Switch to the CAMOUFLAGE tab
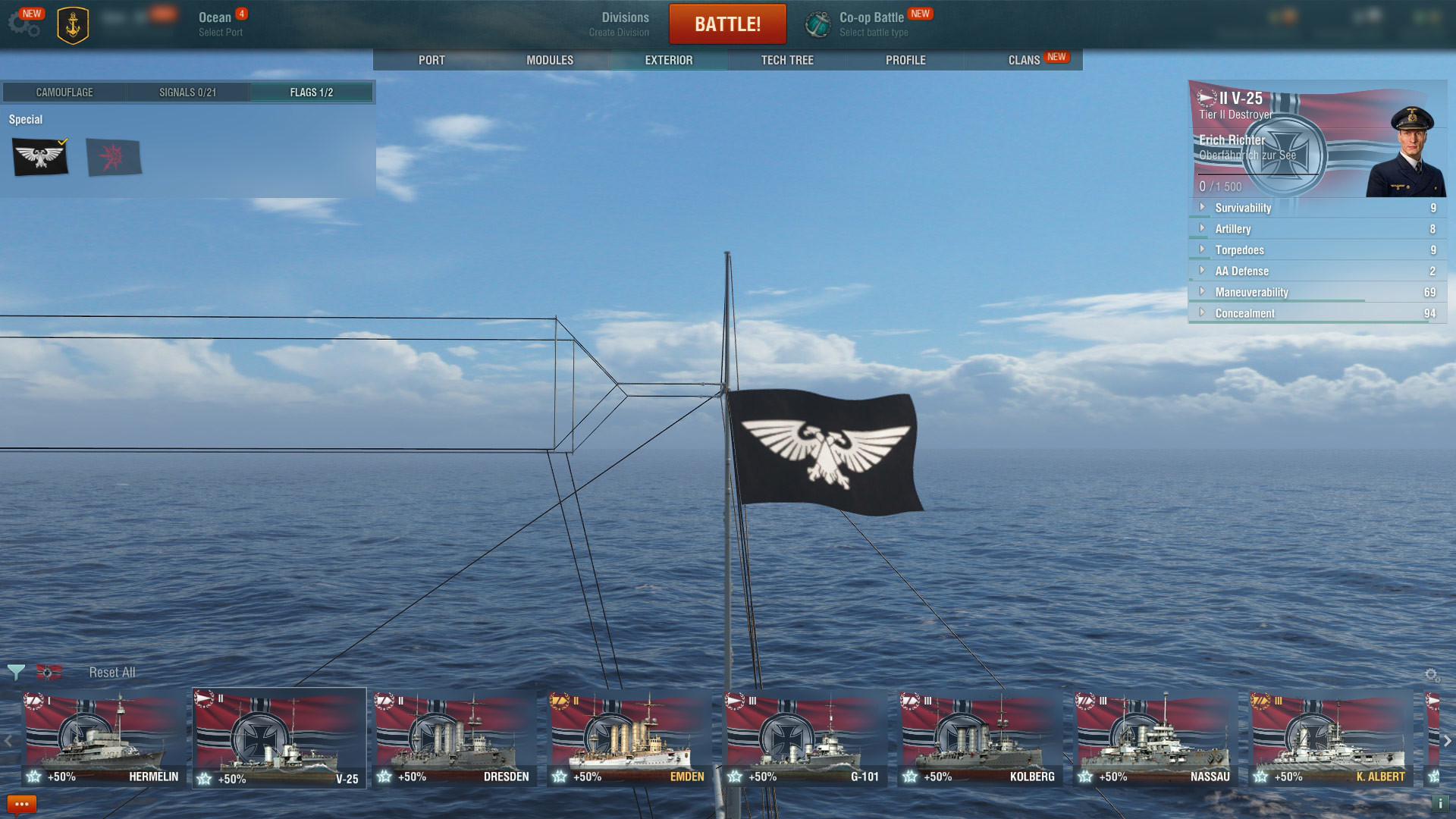The height and width of the screenshot is (819, 1456). [64, 92]
